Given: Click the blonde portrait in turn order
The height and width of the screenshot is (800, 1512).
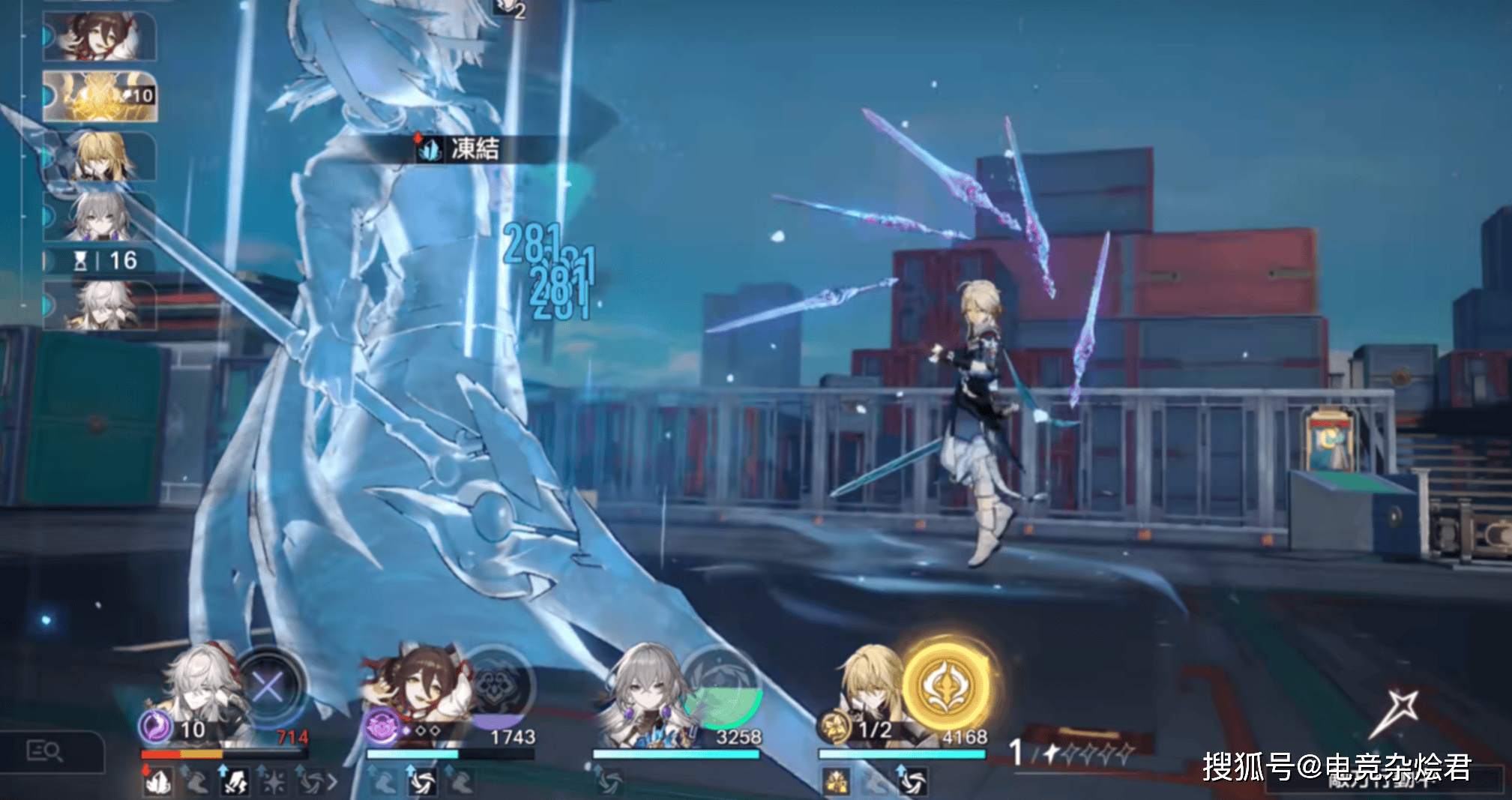Looking at the screenshot, I should point(99,156).
